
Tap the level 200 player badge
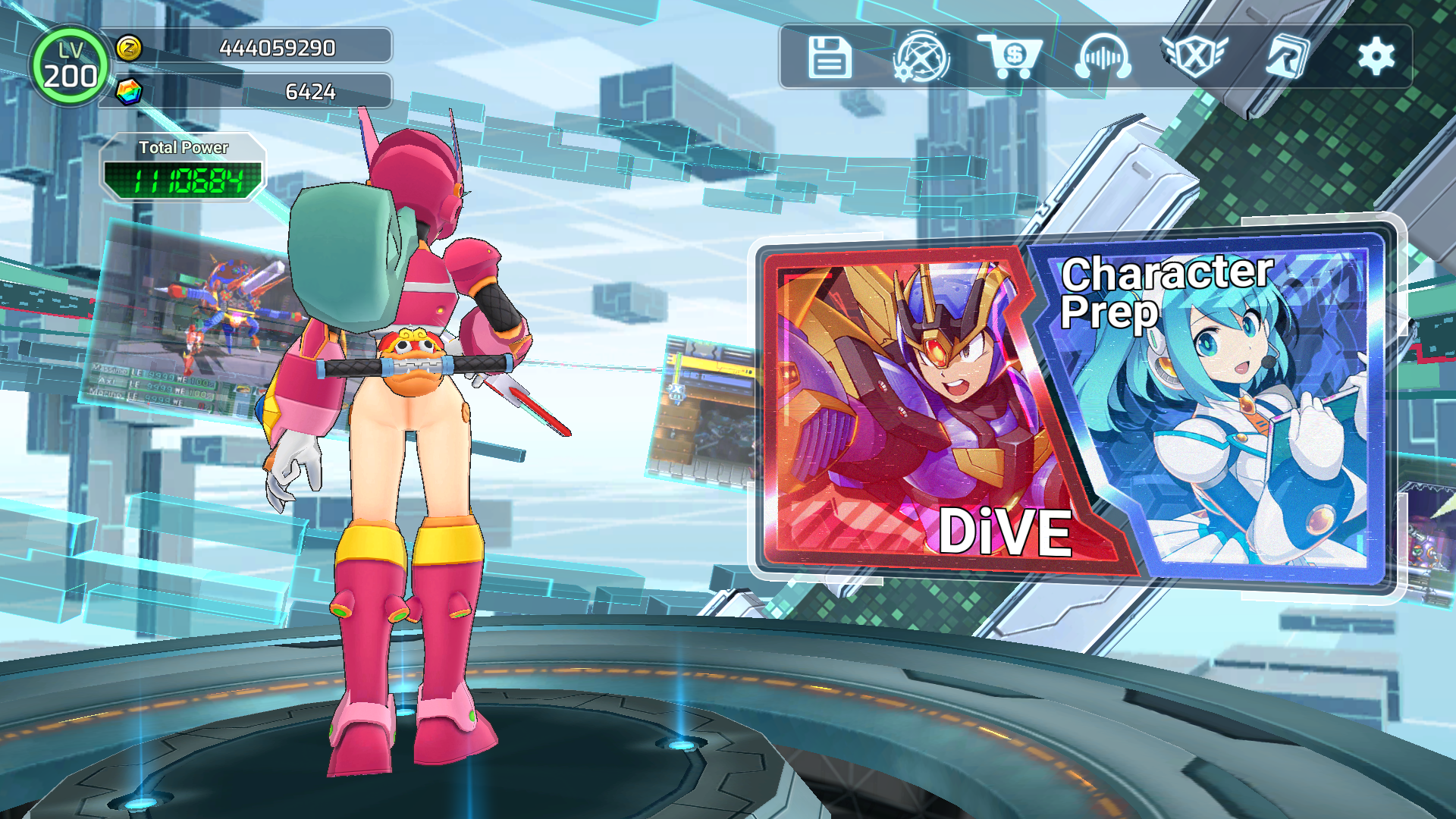pos(70,67)
